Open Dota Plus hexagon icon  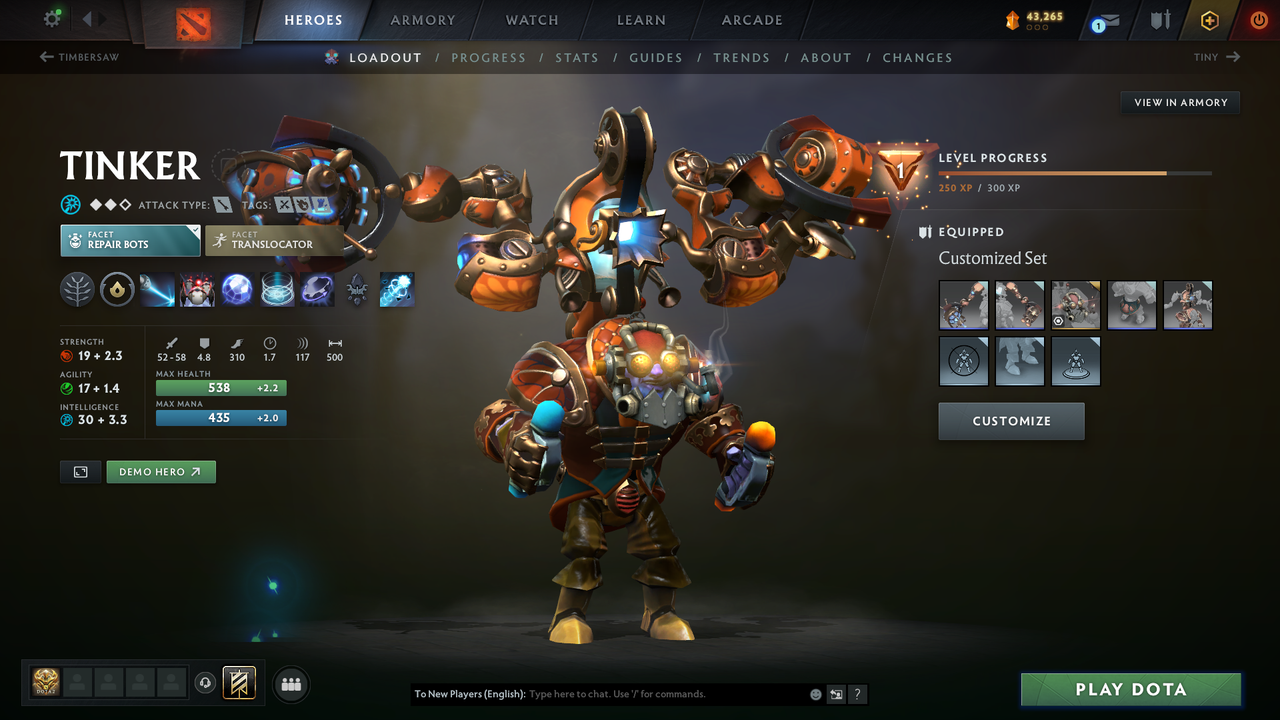point(1209,19)
